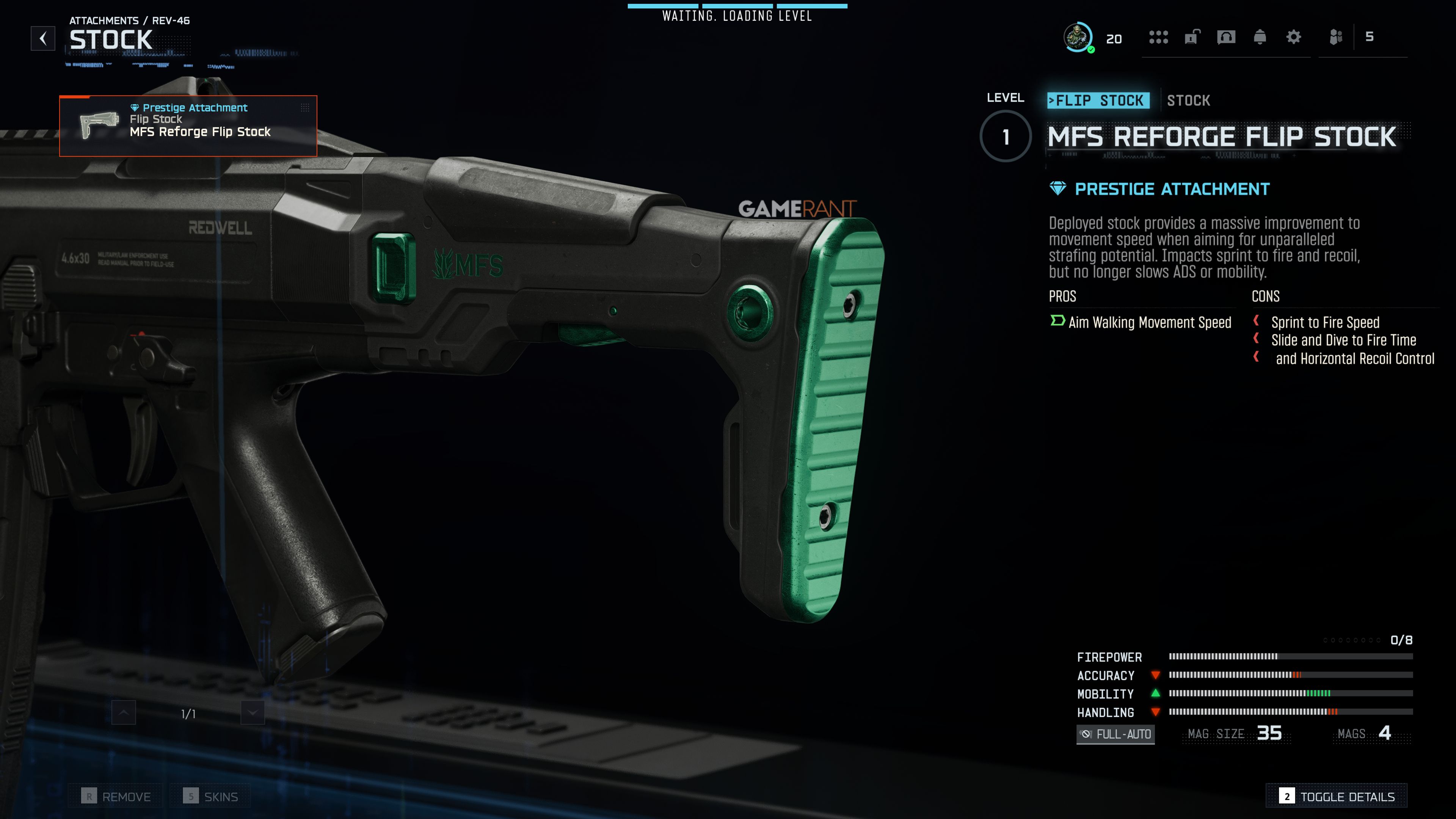Open the notifications bell

point(1260,37)
